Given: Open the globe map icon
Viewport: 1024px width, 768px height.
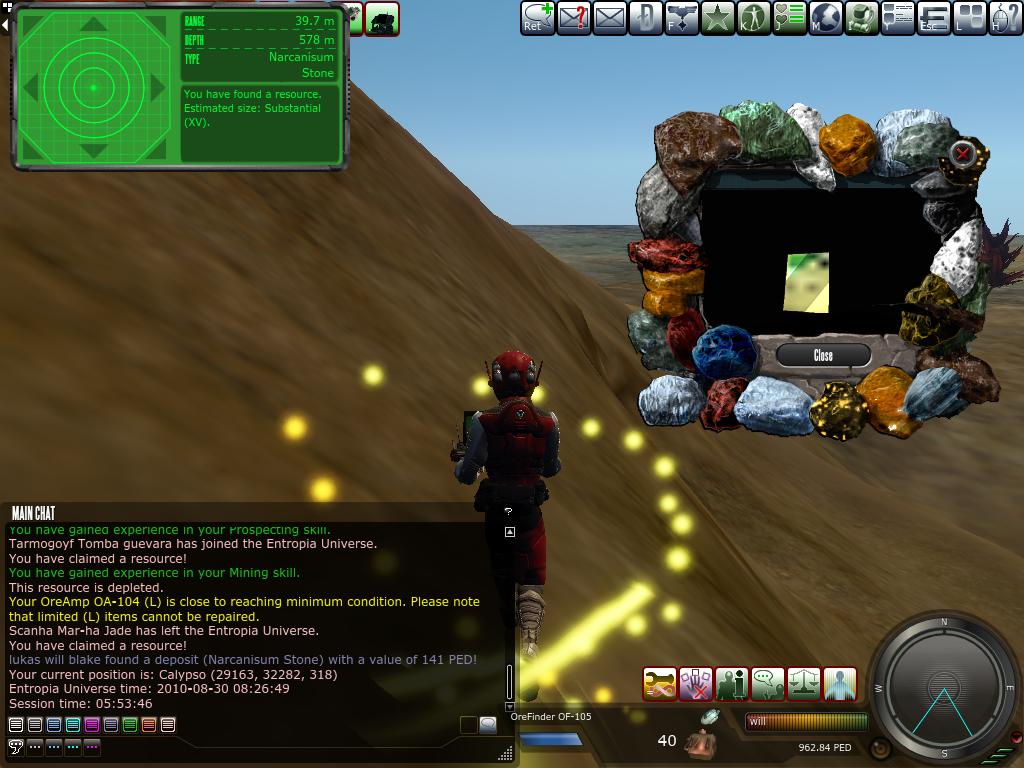Looking at the screenshot, I should pos(826,17).
